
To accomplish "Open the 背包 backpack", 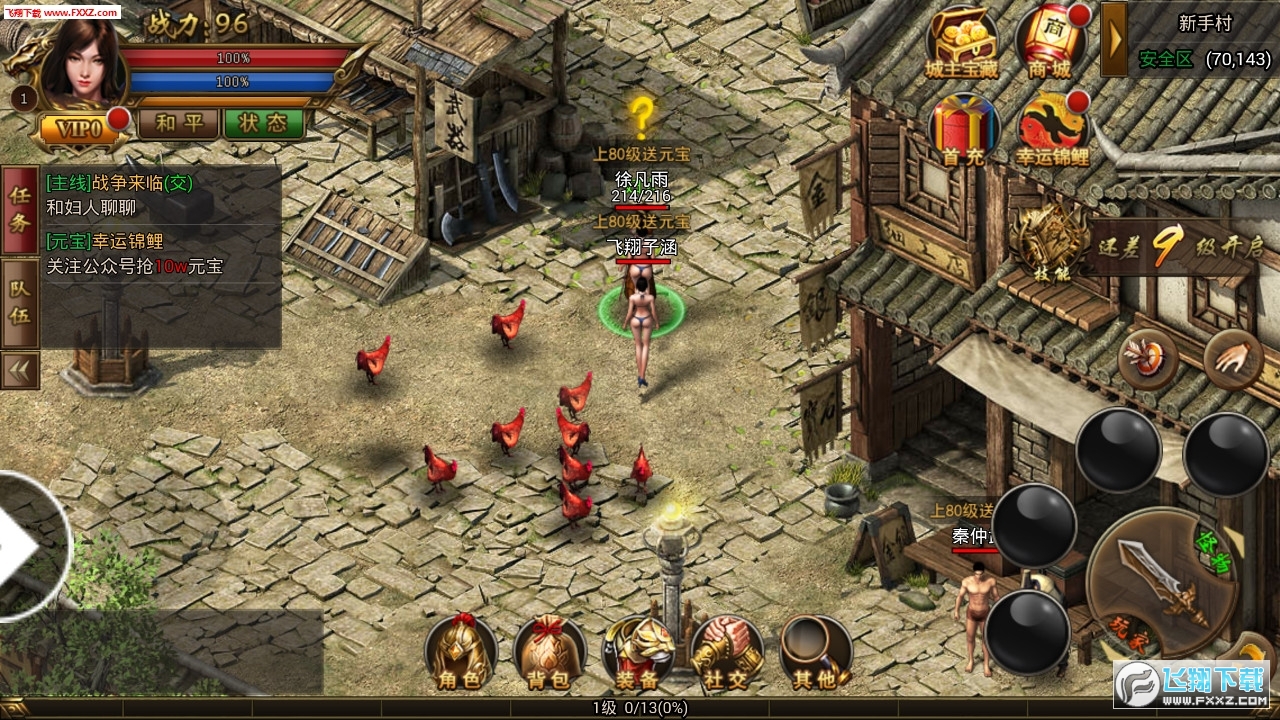I will click(549, 653).
